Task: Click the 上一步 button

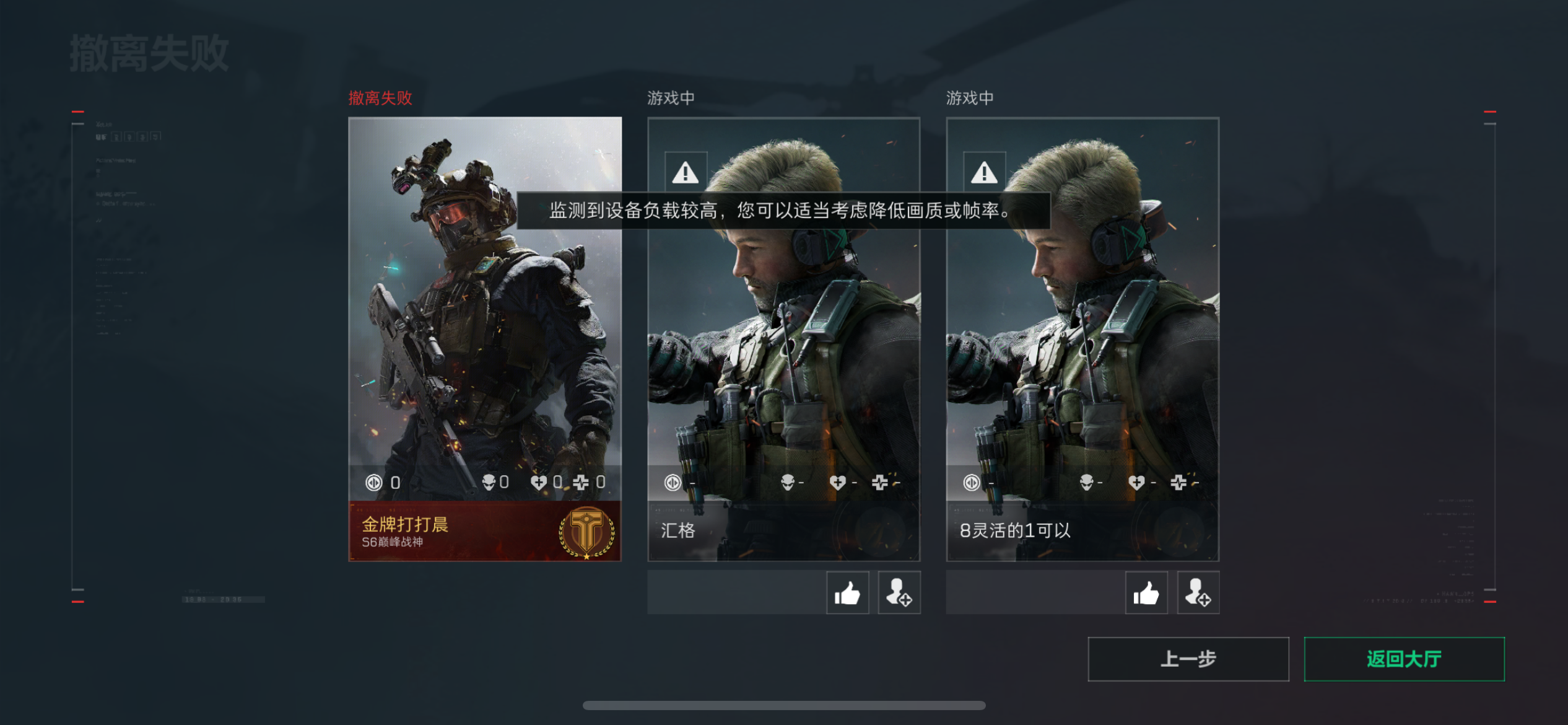Action: coord(1188,659)
